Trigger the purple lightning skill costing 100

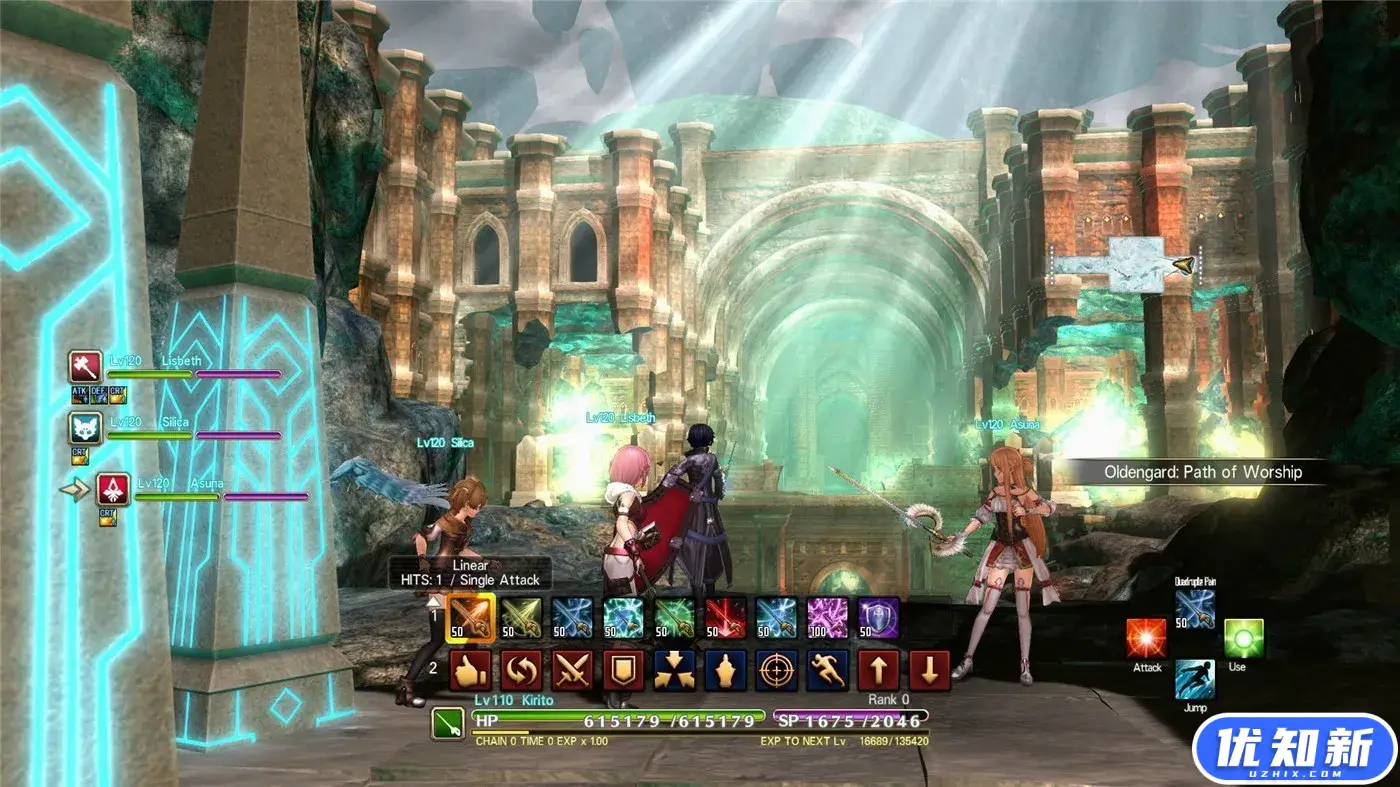[x=828, y=618]
